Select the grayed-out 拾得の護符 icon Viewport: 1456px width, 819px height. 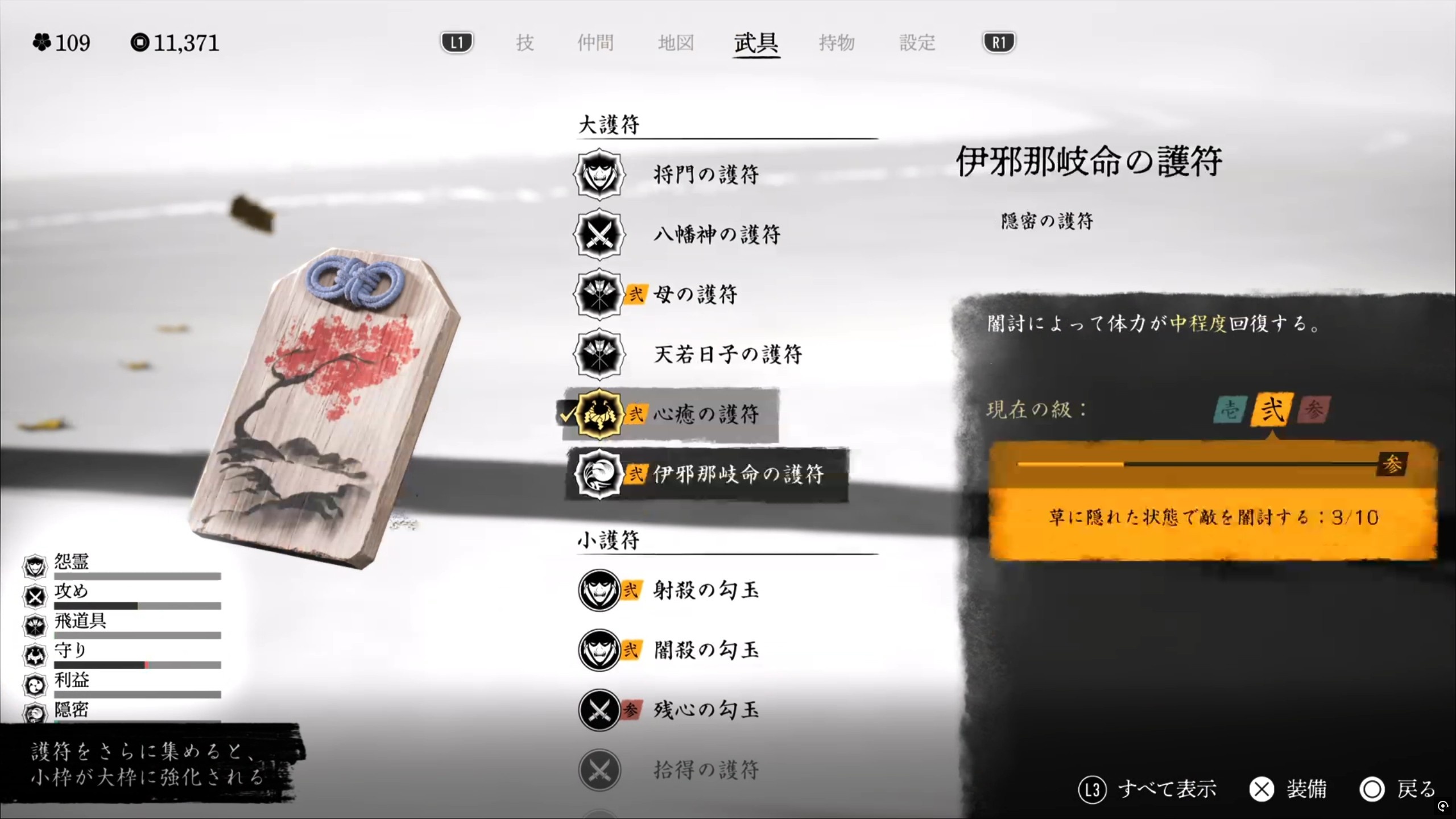[599, 769]
